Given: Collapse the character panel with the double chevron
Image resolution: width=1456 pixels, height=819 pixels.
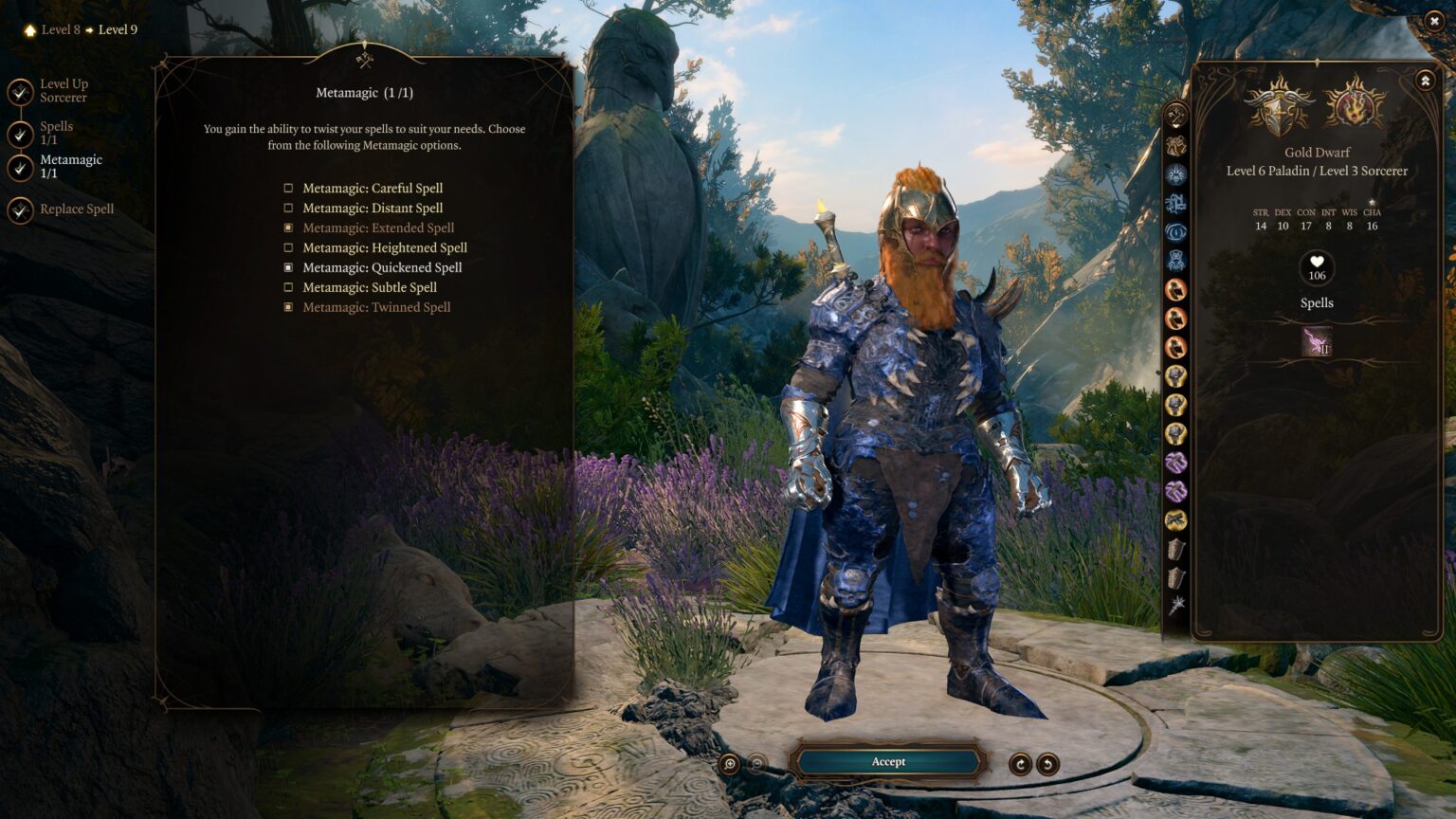Looking at the screenshot, I should (x=1424, y=81).
